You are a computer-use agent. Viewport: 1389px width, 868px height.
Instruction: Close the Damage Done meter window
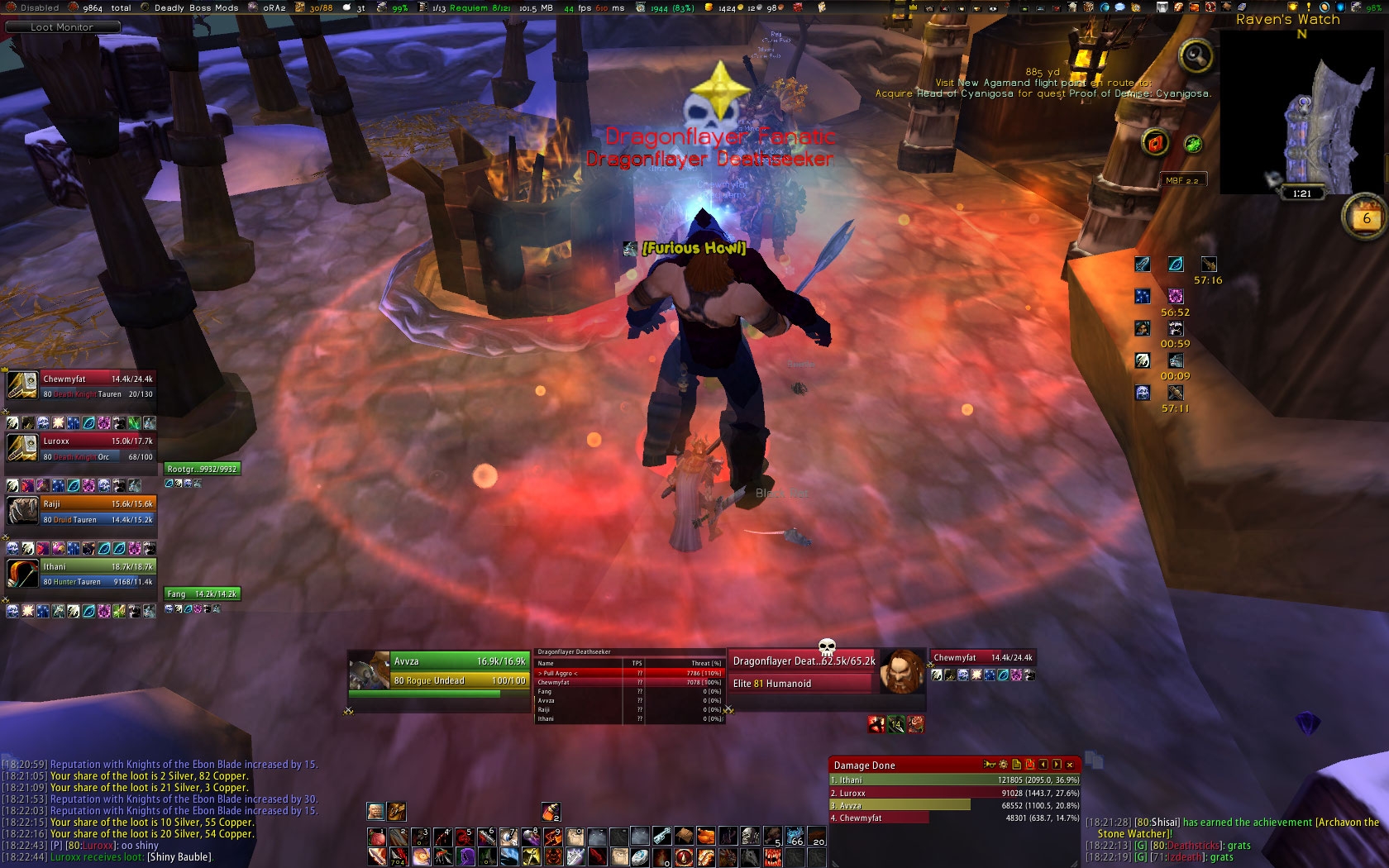1069,765
